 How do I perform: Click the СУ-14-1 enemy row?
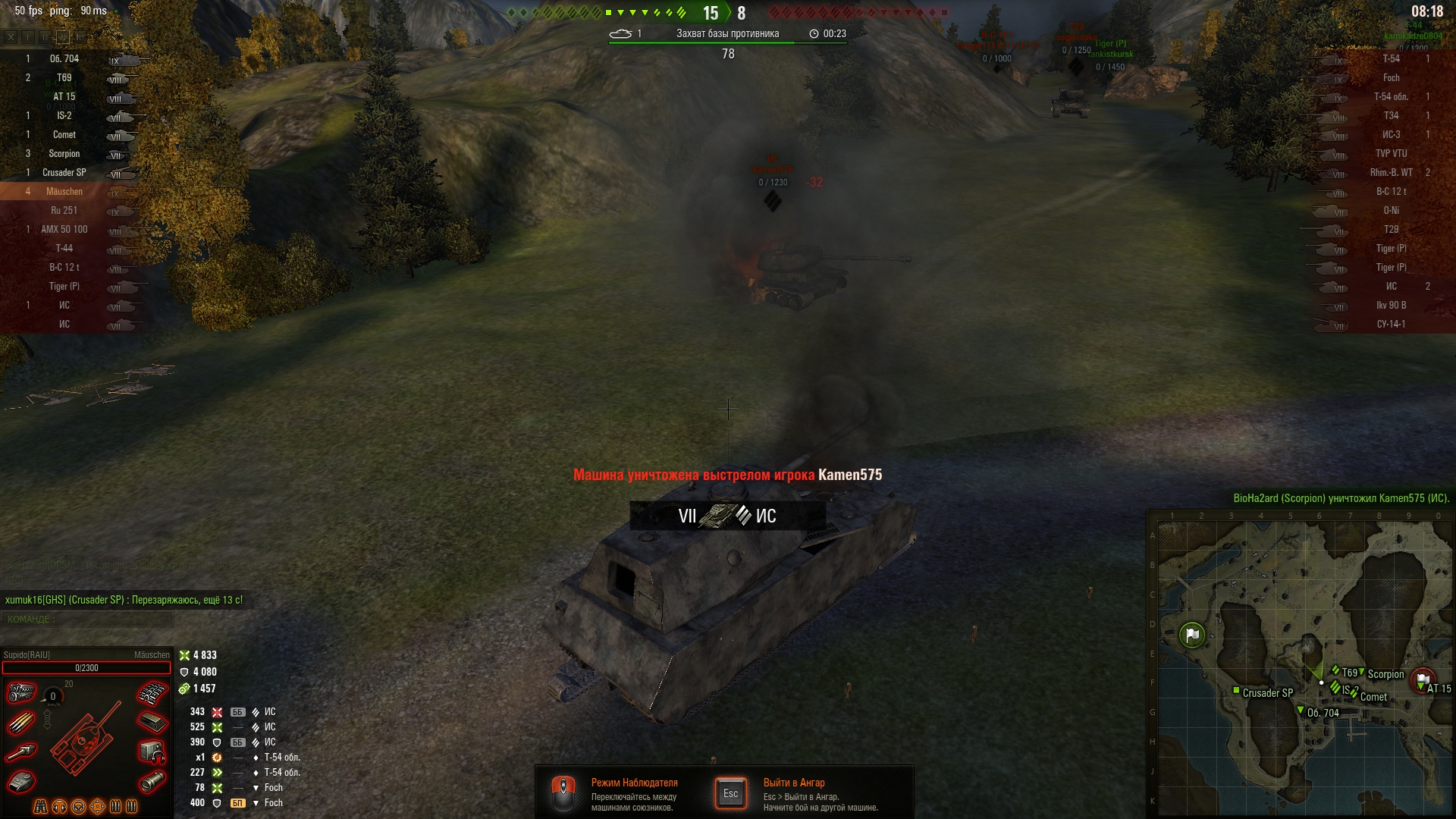click(x=1391, y=325)
